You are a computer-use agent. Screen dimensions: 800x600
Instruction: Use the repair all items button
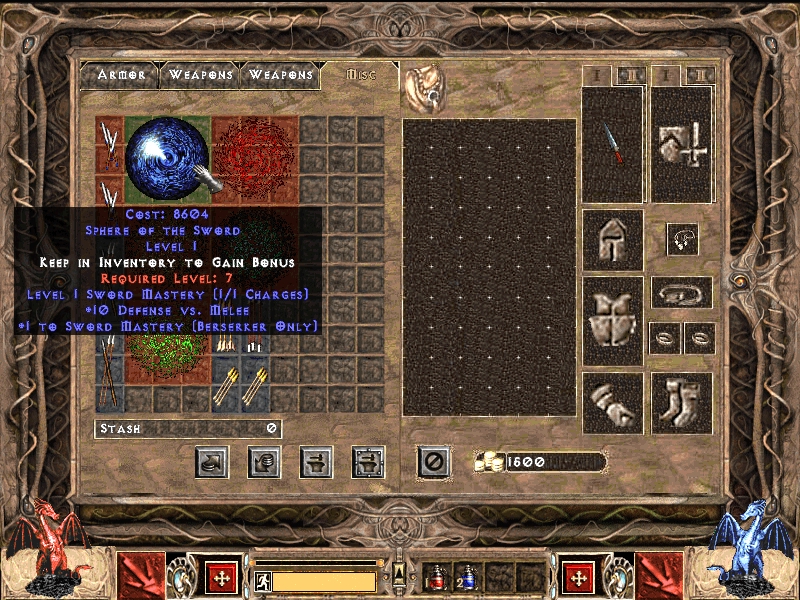tap(368, 461)
